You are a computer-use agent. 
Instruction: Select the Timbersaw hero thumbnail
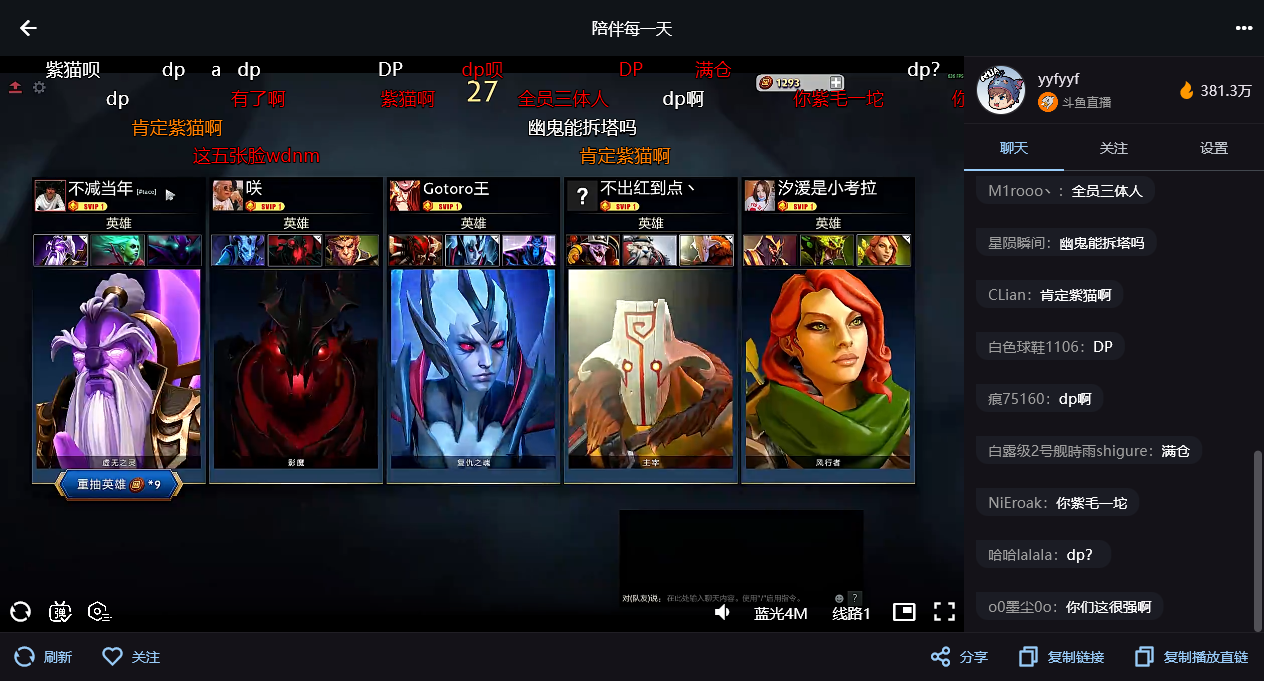click(593, 250)
